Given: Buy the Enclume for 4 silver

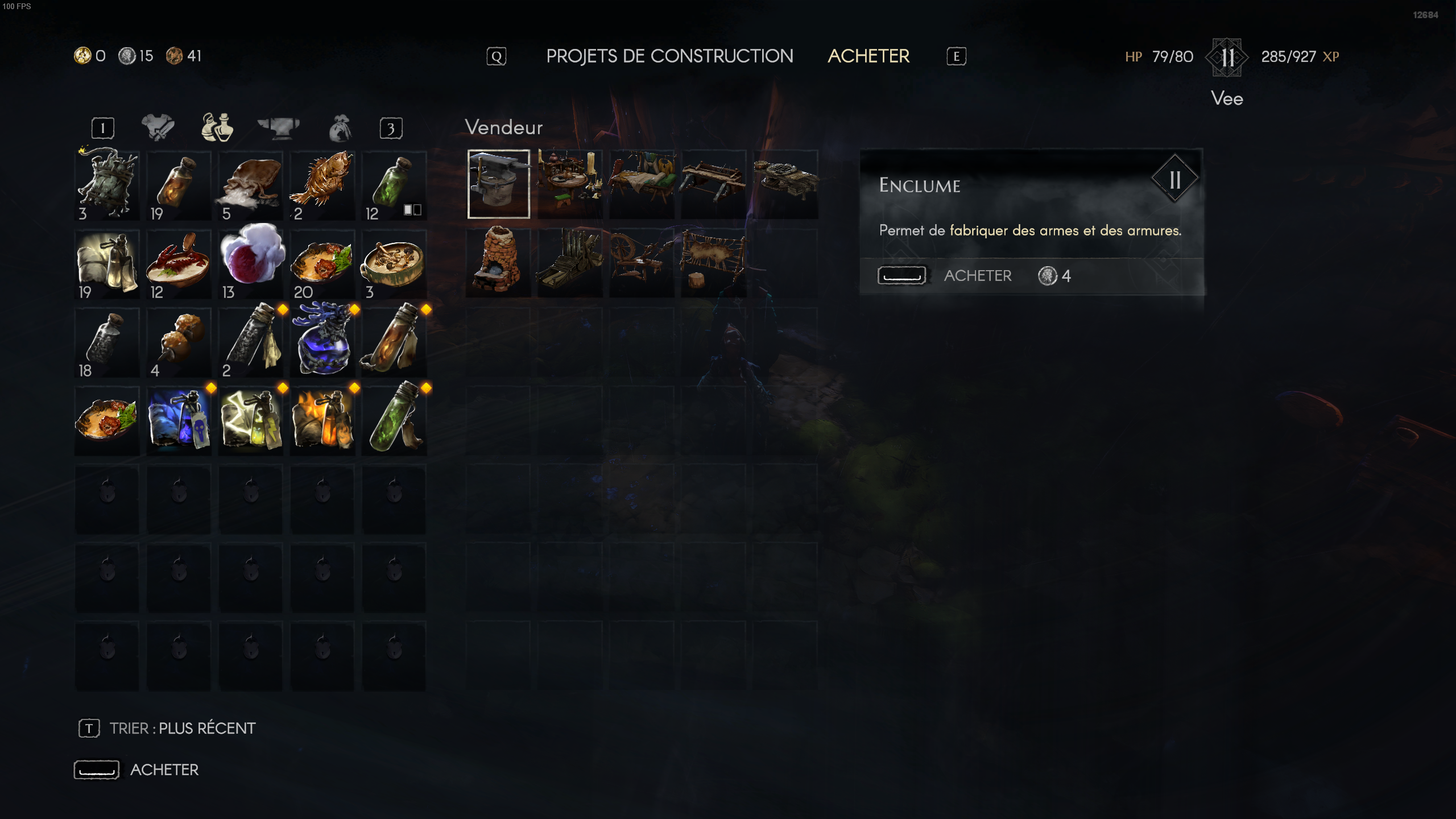Looking at the screenshot, I should (977, 276).
